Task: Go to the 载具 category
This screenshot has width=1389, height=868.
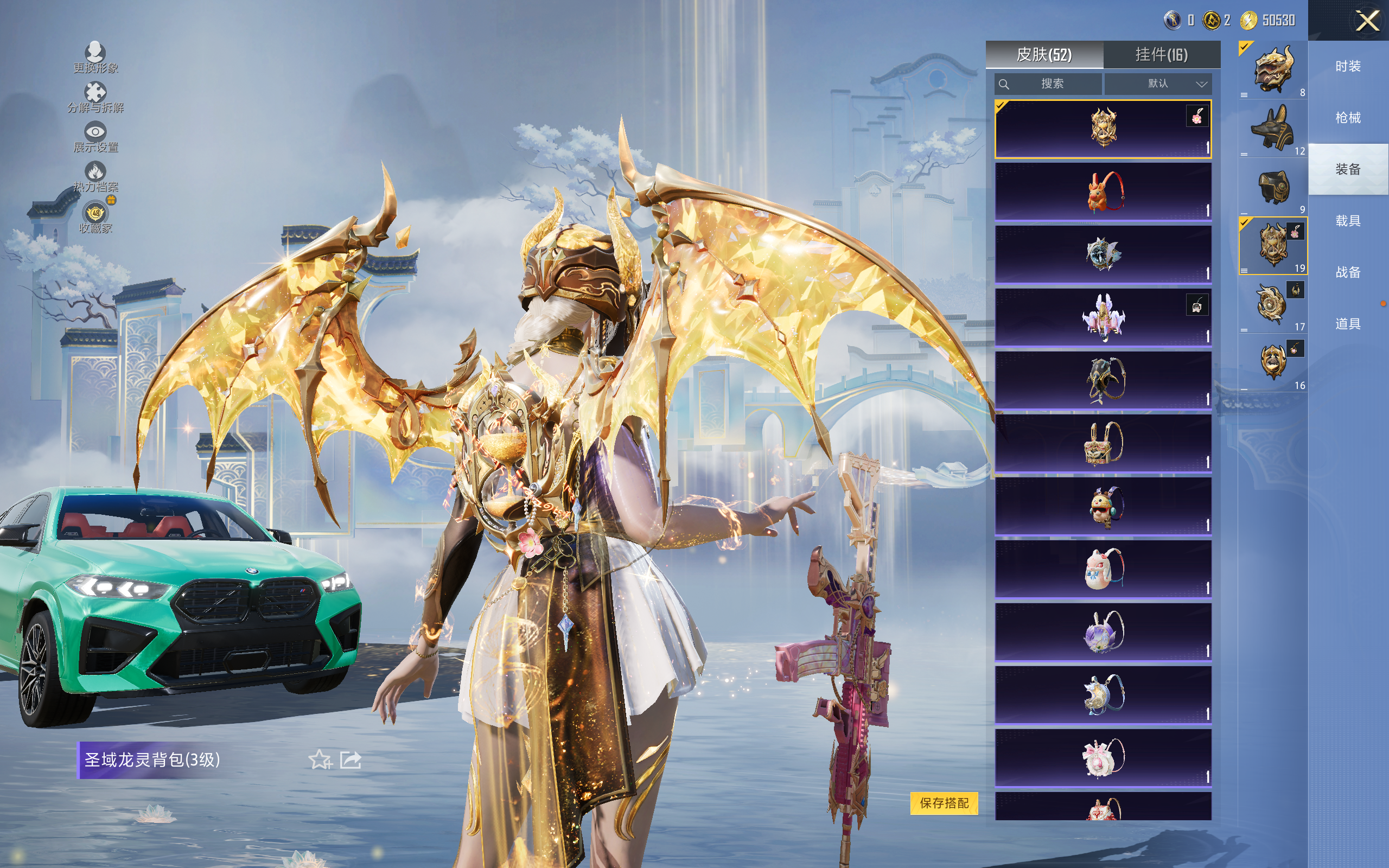Action: point(1348,221)
